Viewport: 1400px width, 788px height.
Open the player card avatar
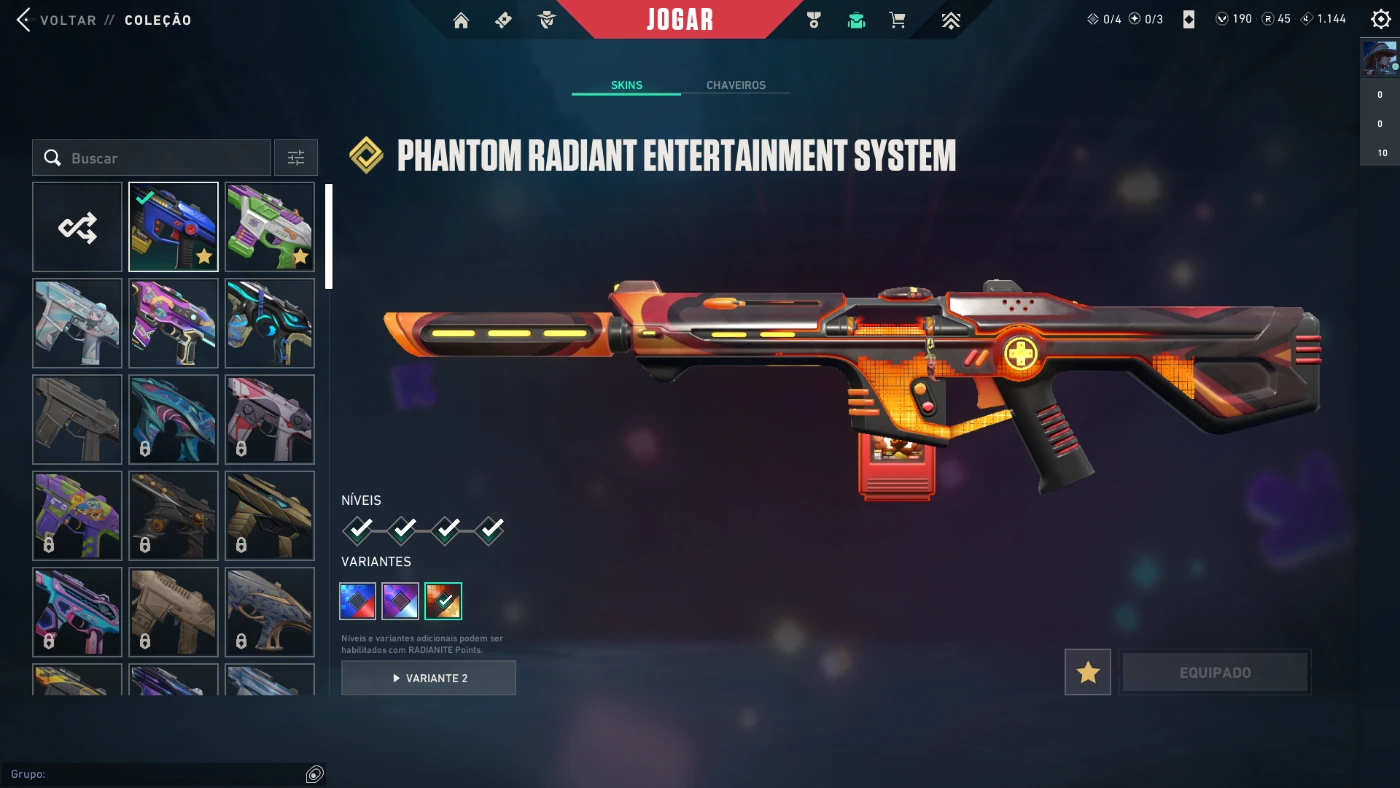[1380, 58]
